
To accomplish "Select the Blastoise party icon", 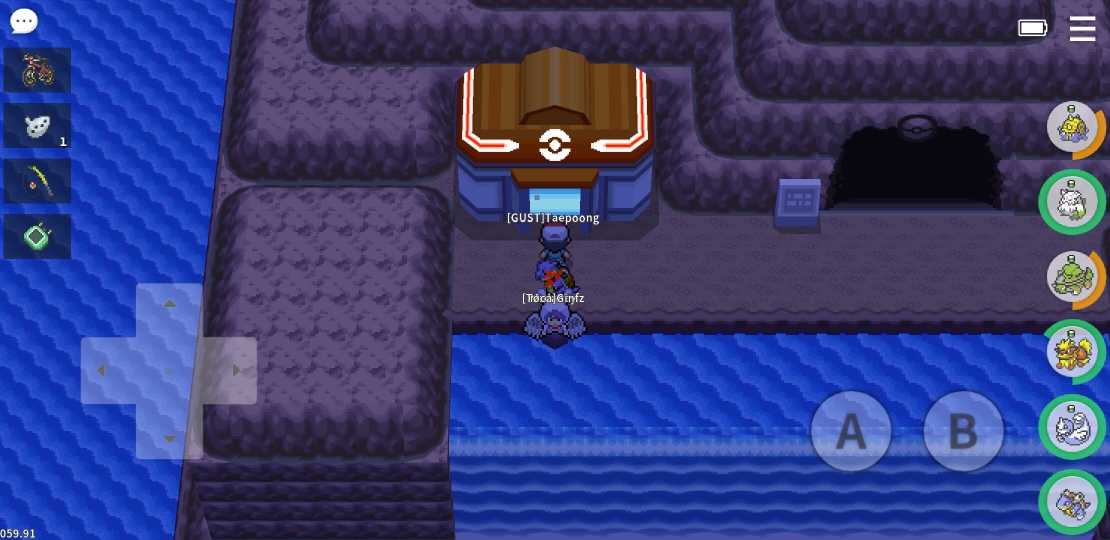I will [x=1072, y=502].
